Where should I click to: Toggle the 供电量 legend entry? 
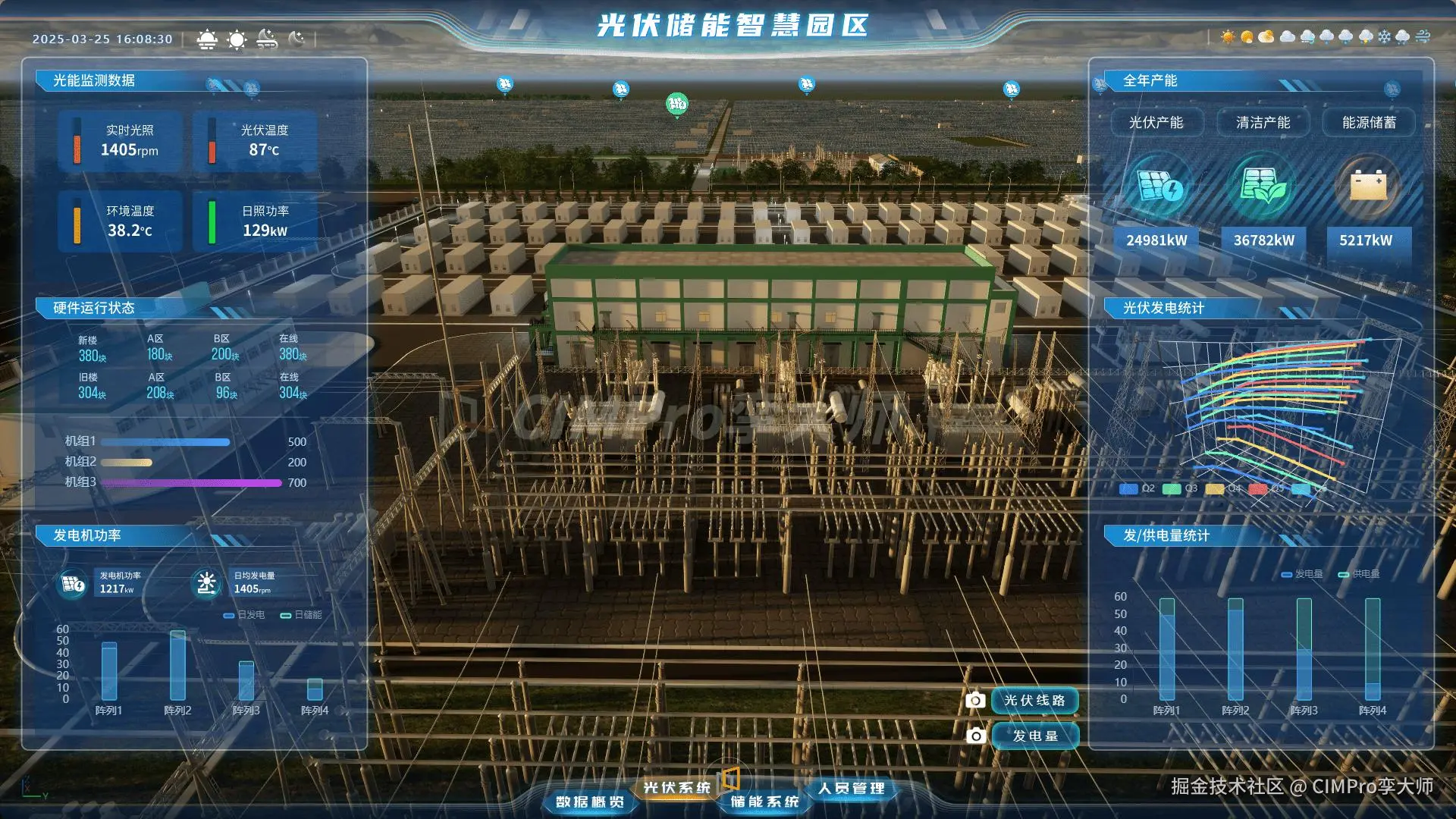click(1359, 574)
